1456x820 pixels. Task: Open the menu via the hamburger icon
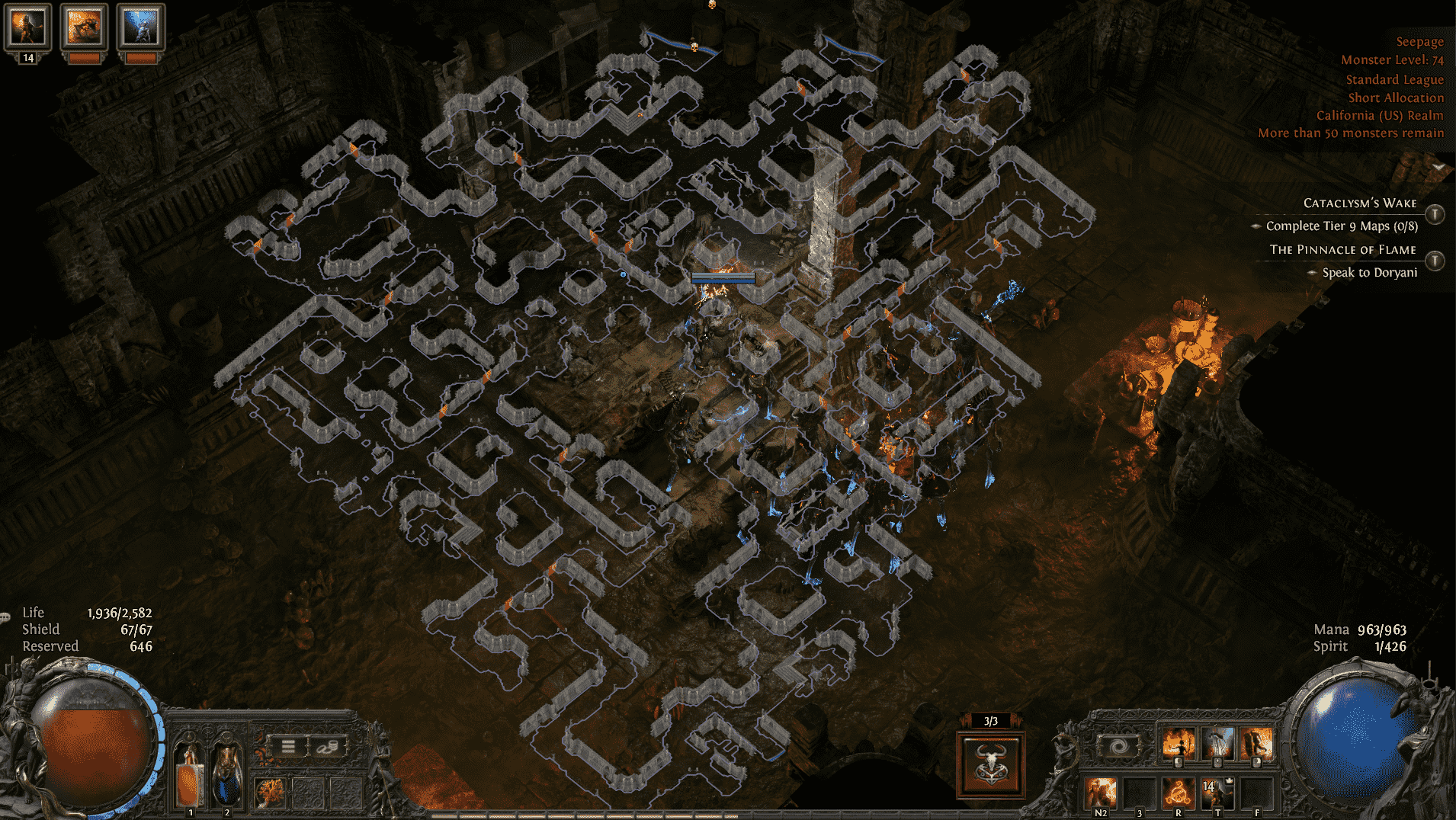tap(288, 746)
